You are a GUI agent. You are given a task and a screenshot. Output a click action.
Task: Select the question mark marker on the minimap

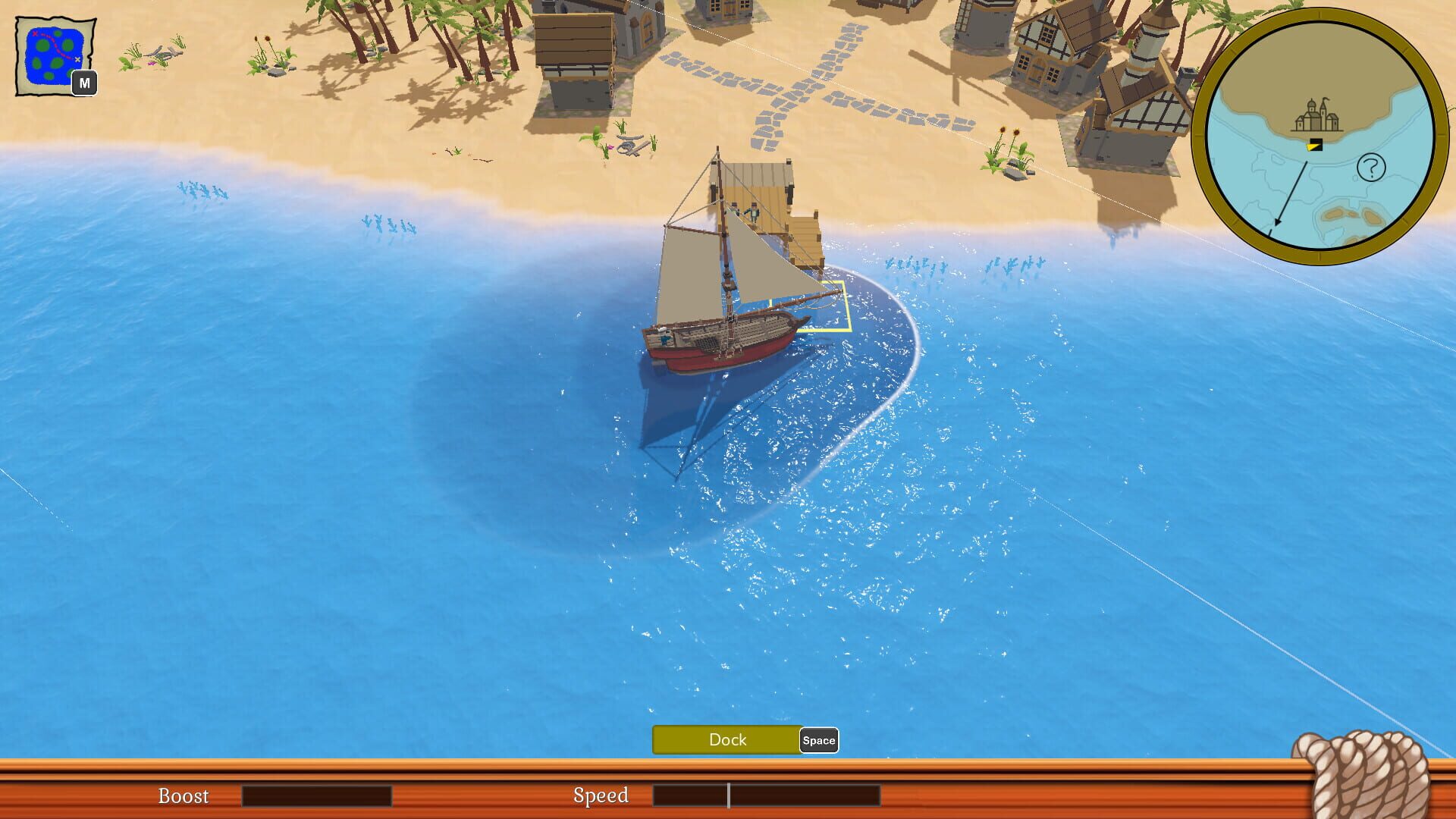pos(1371,167)
